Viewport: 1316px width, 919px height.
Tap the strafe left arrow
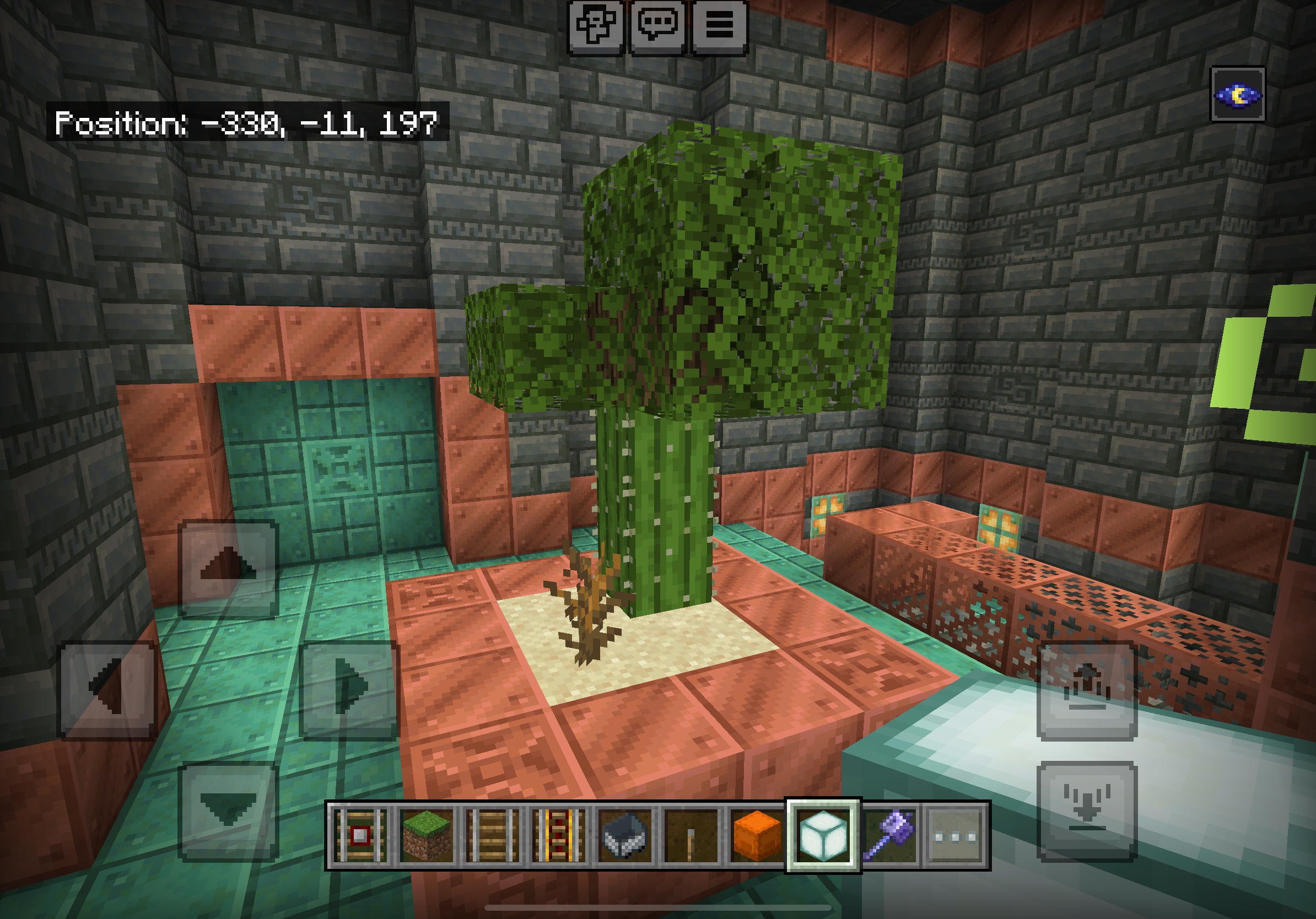coord(108,689)
